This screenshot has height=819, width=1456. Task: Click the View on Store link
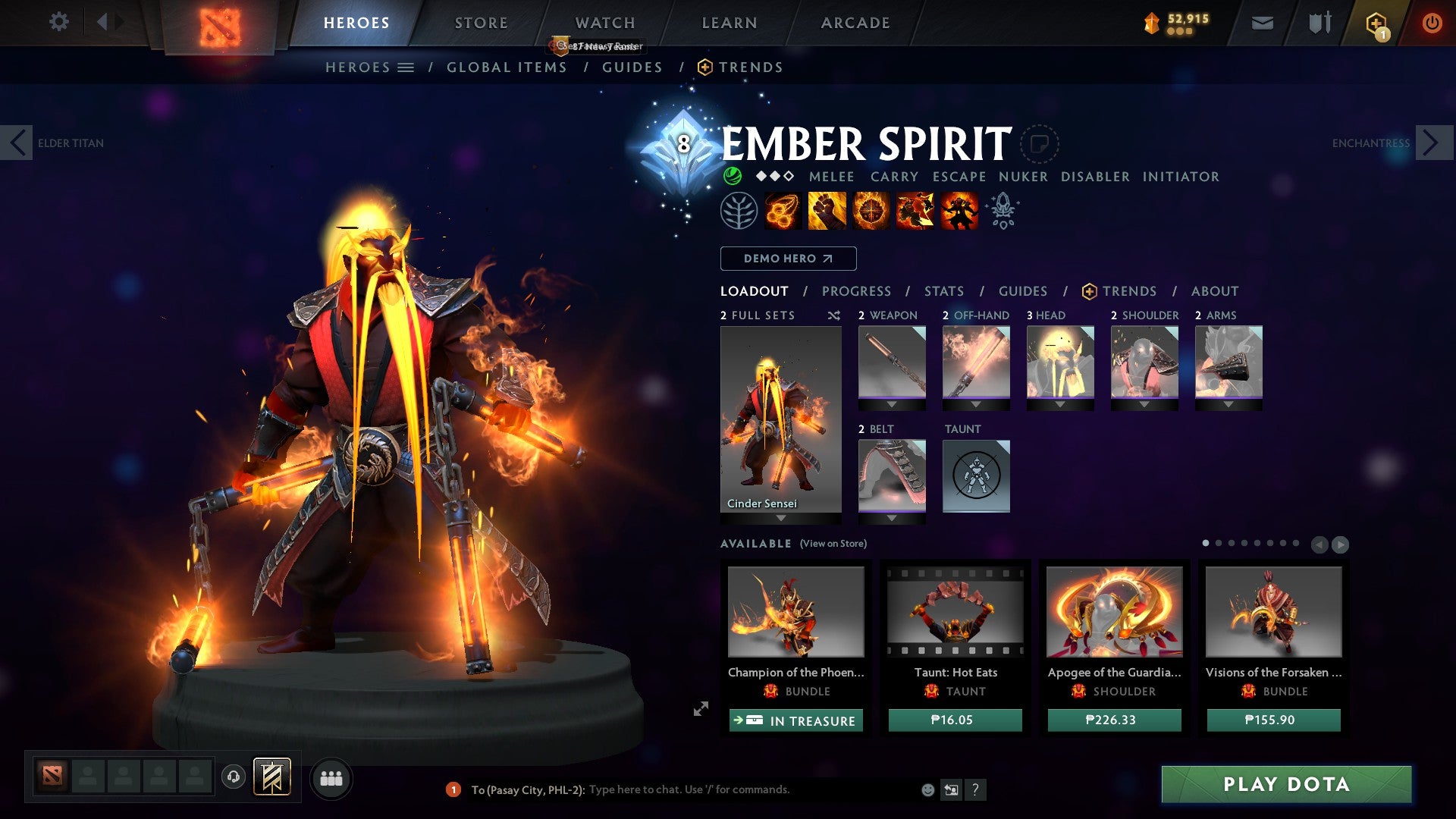click(x=833, y=544)
